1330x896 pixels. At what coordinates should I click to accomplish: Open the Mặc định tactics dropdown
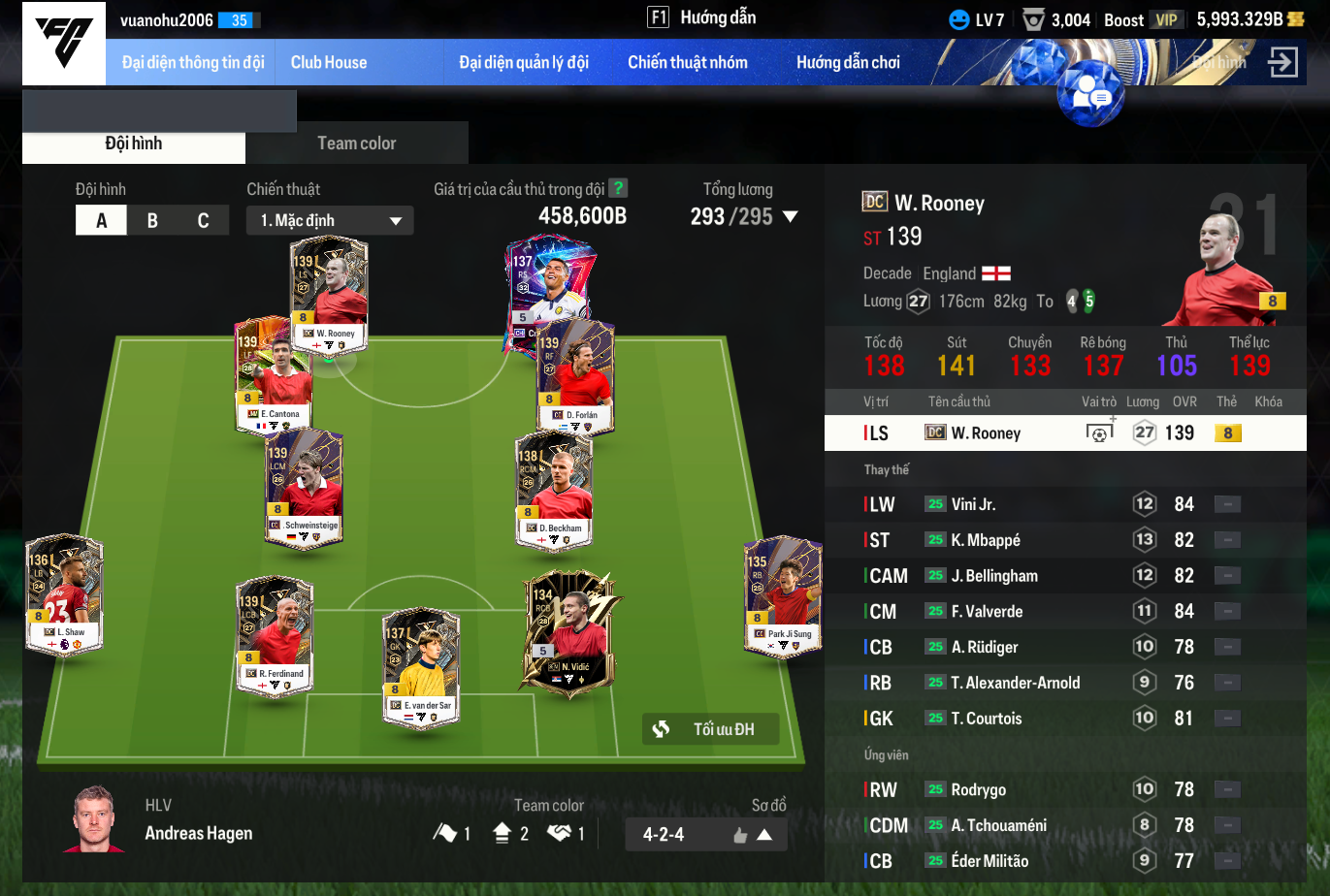[330, 220]
